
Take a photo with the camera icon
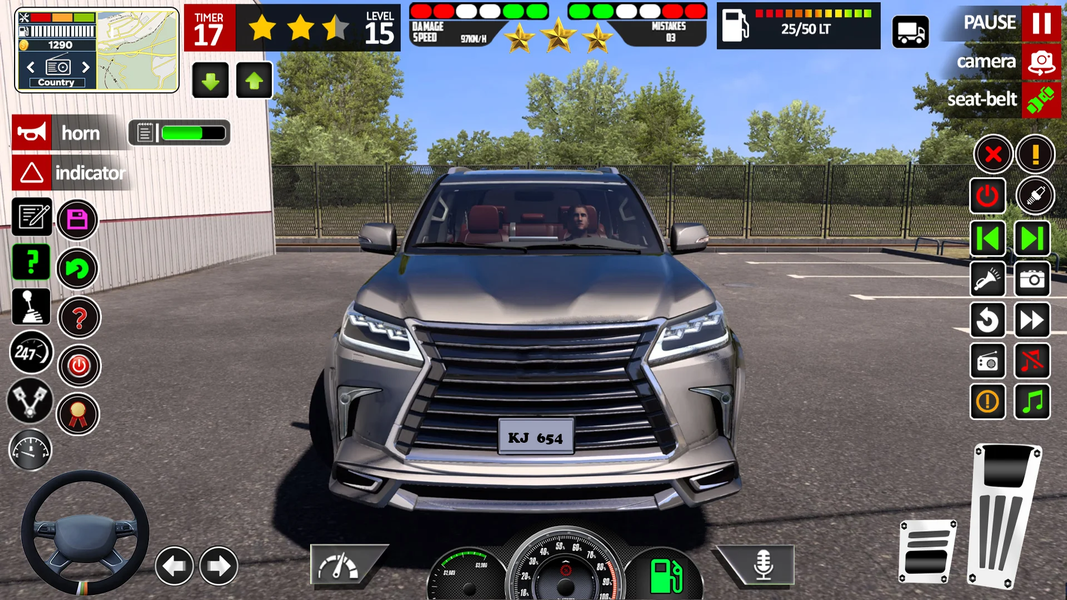1033,279
